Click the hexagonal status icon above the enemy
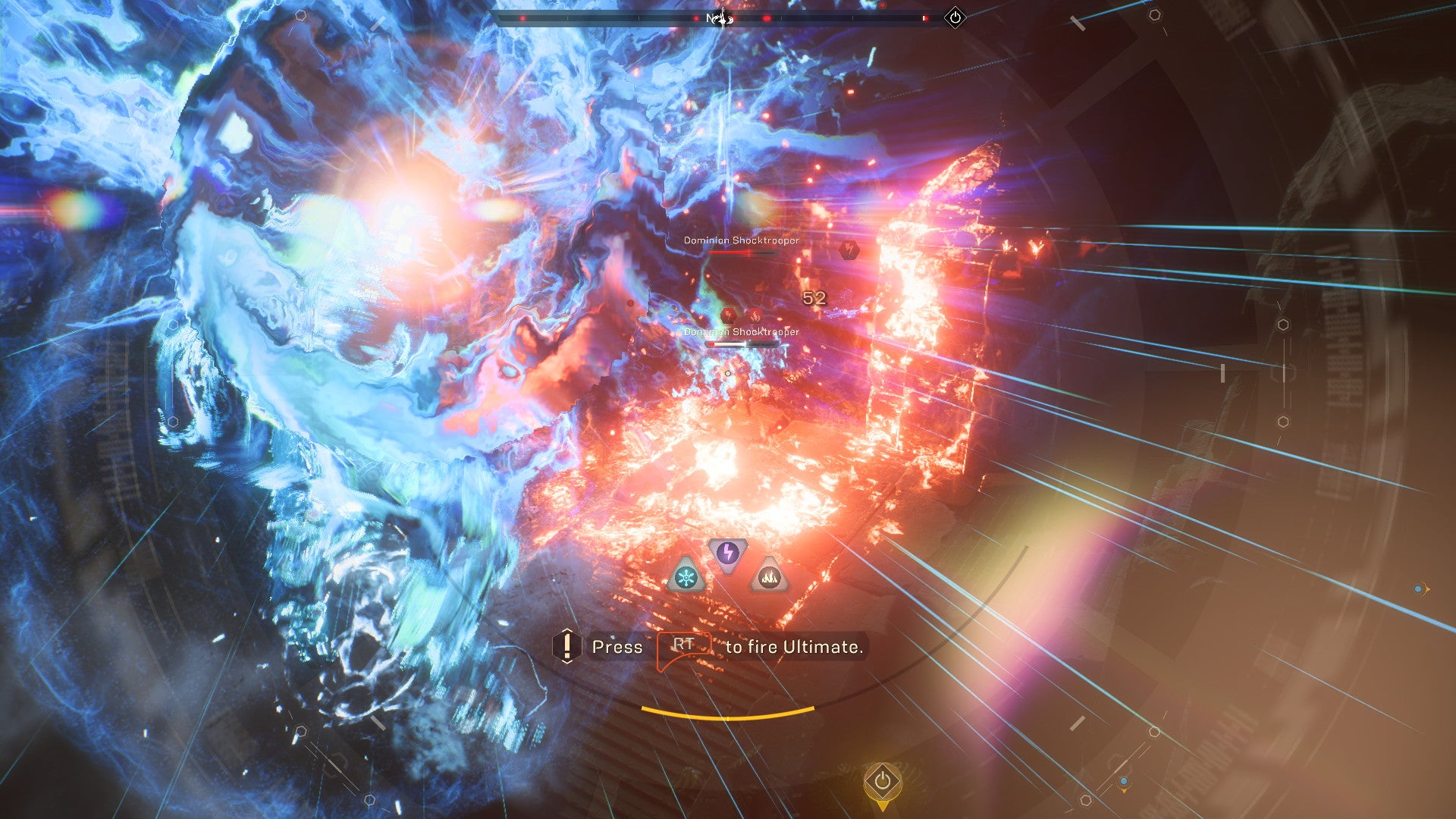The height and width of the screenshot is (819, 1456). click(849, 251)
